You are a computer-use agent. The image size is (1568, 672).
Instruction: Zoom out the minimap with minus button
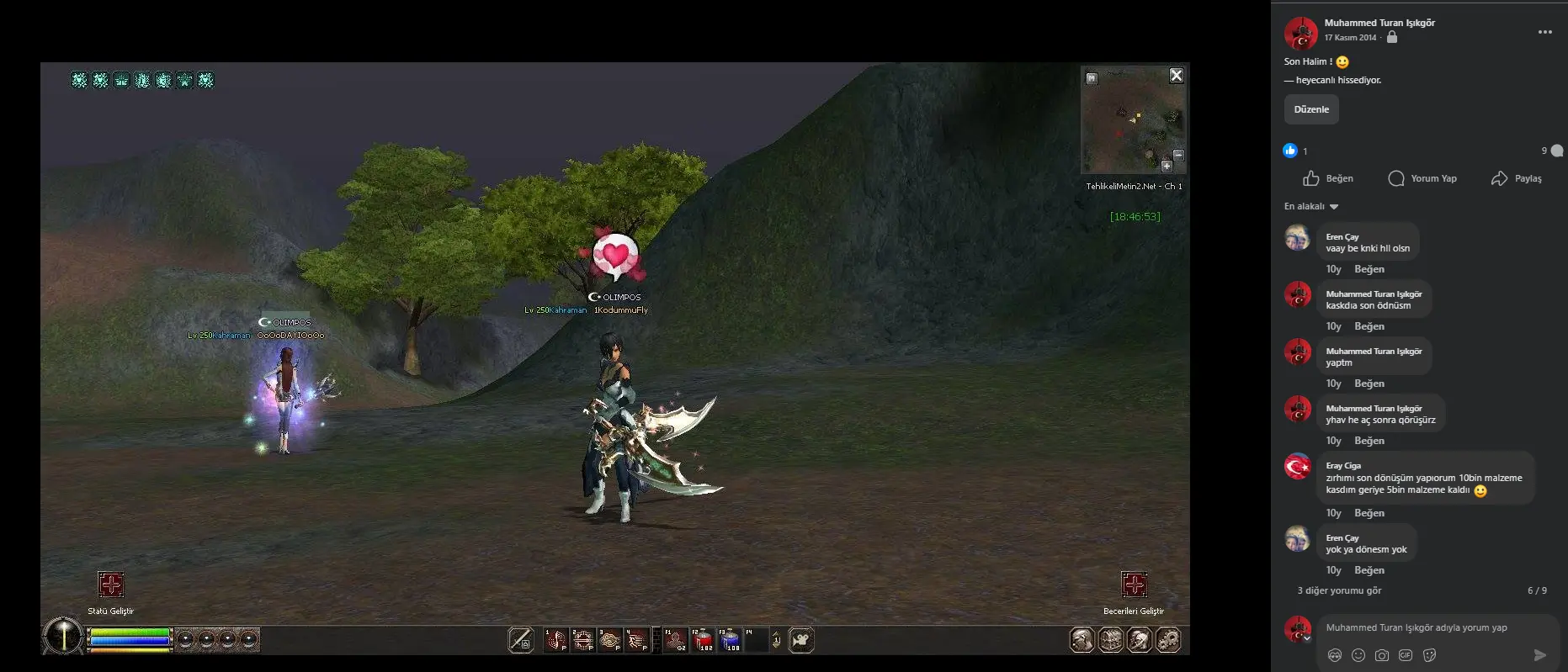point(1178,155)
